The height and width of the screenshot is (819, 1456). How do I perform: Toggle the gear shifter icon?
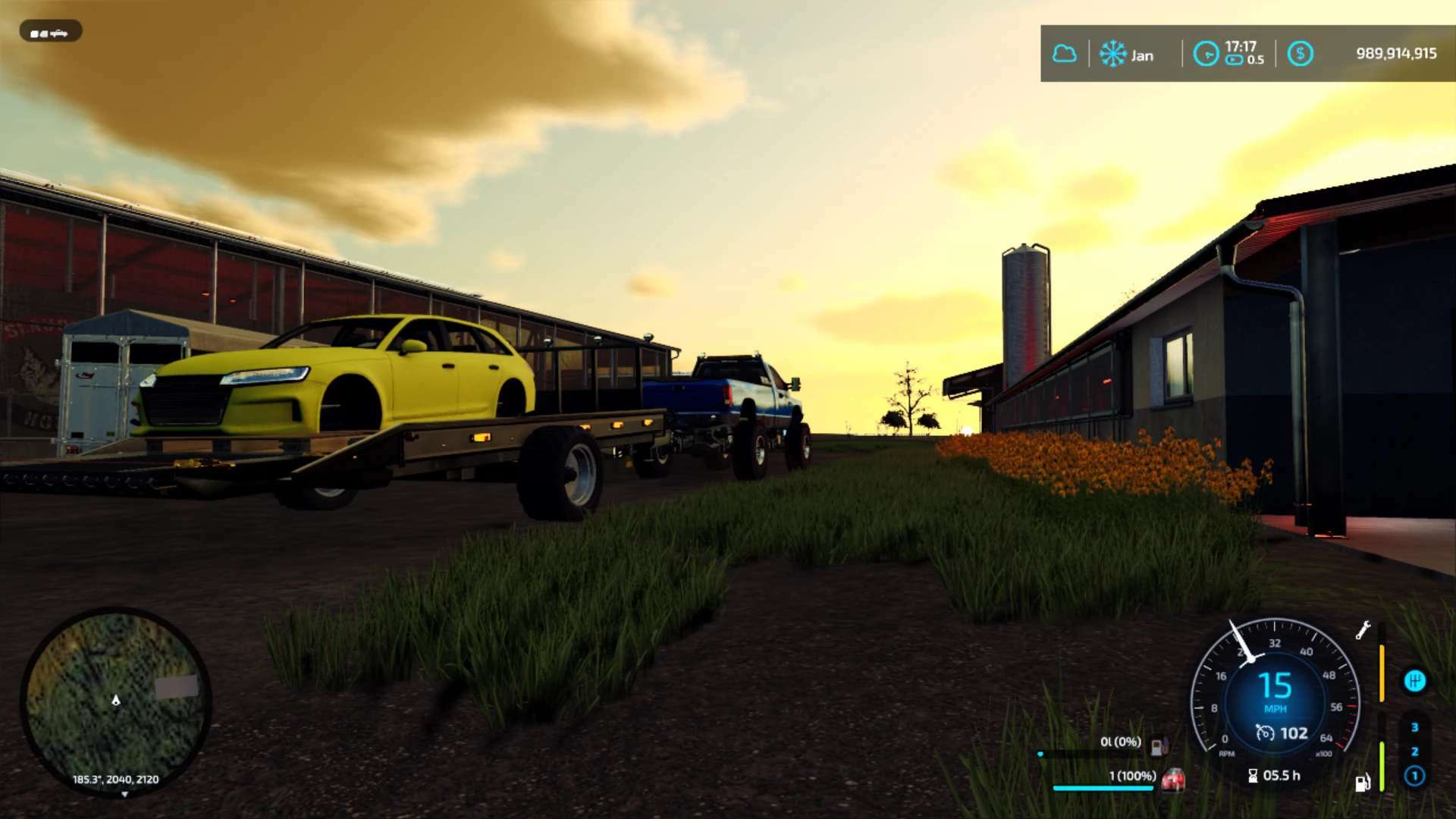click(1414, 681)
